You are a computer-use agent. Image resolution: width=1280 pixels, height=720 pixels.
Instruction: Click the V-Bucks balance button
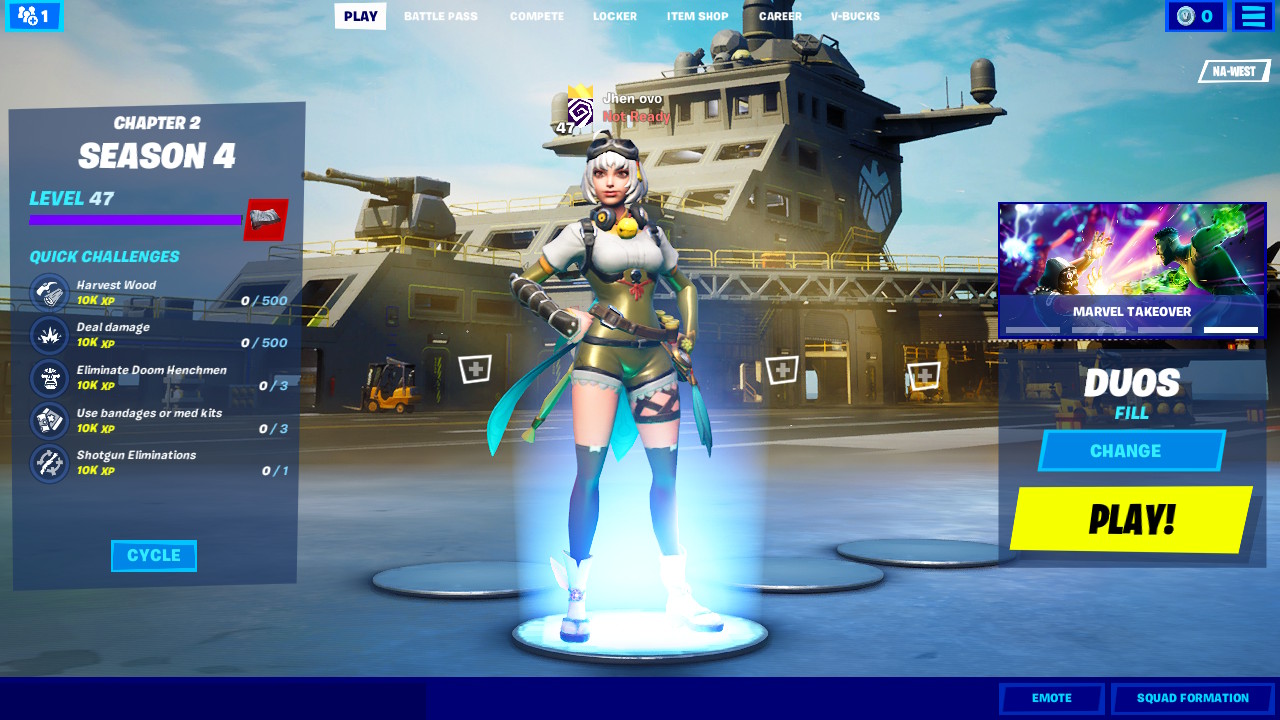[1195, 16]
